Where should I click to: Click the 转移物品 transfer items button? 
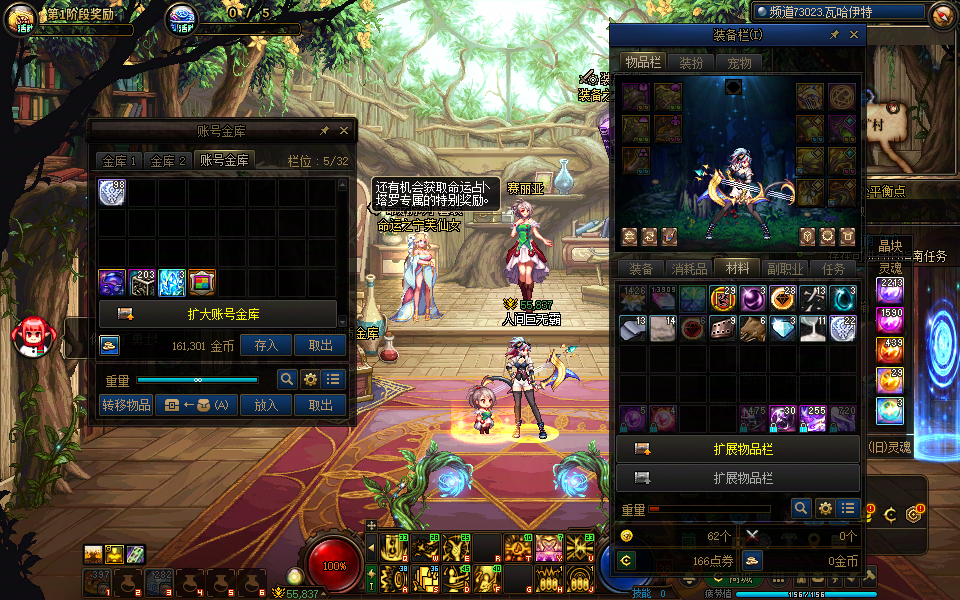coord(126,405)
